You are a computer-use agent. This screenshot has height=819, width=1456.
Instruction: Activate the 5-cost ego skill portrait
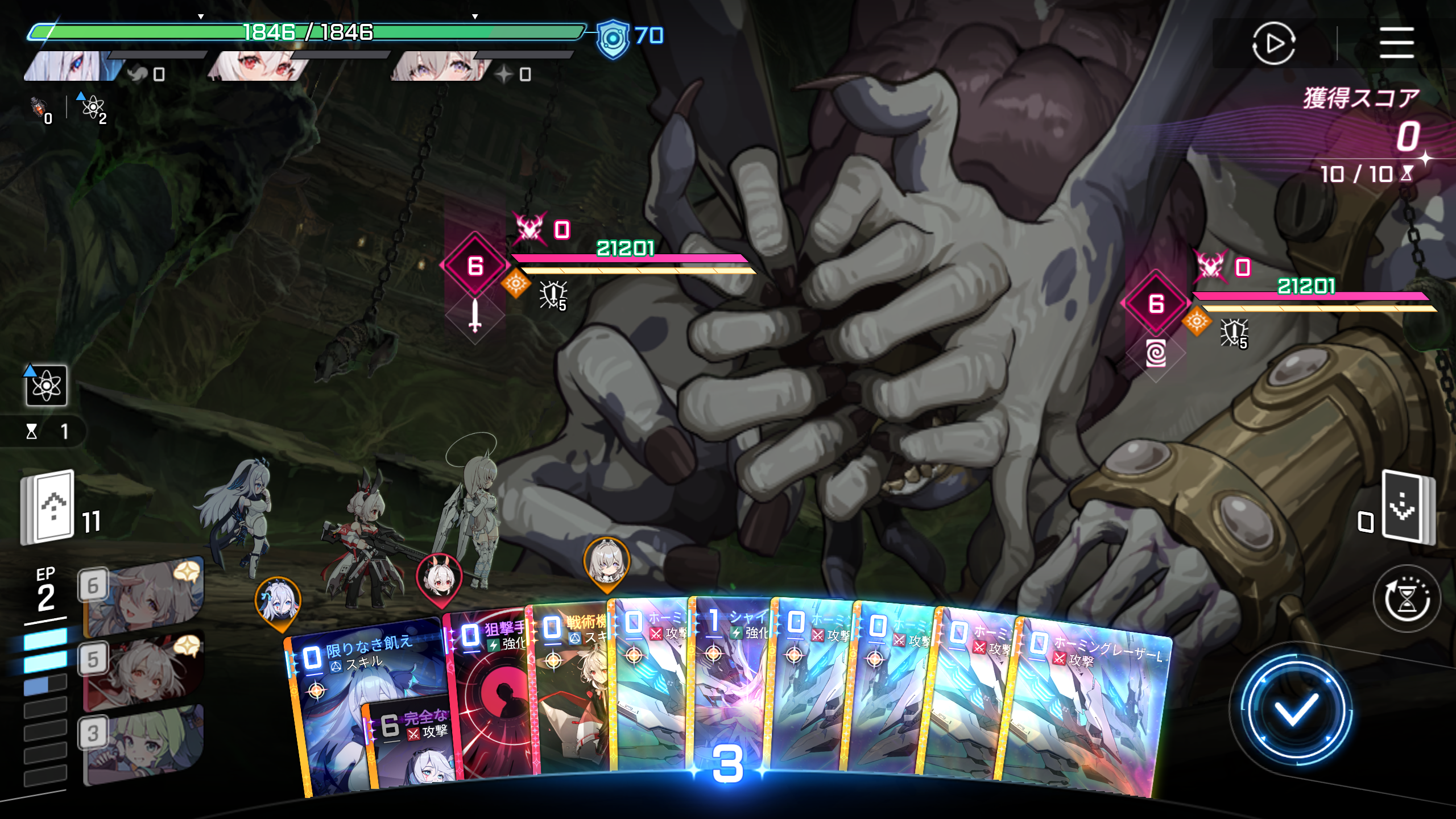click(x=142, y=671)
